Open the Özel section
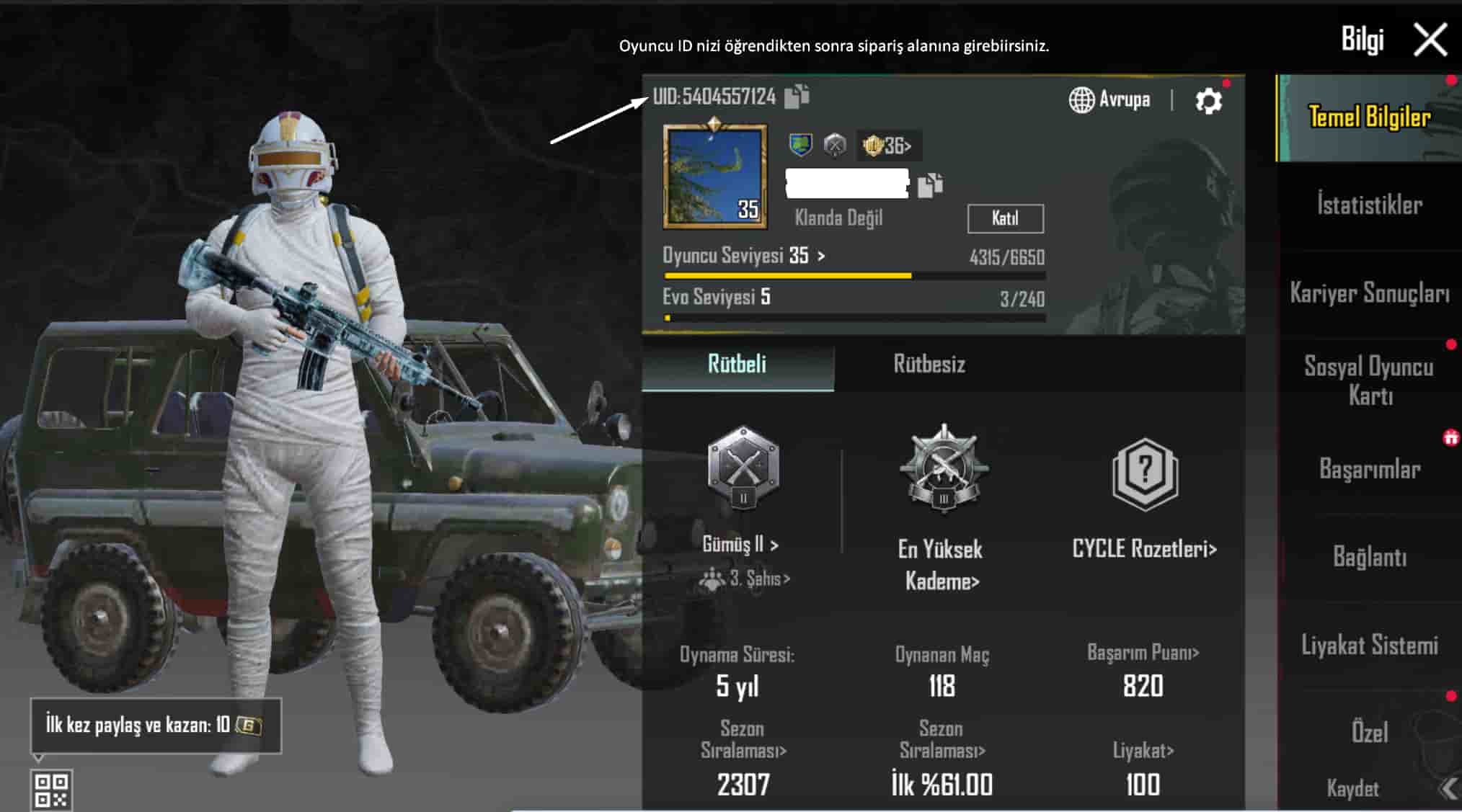1462x812 pixels. (x=1369, y=733)
